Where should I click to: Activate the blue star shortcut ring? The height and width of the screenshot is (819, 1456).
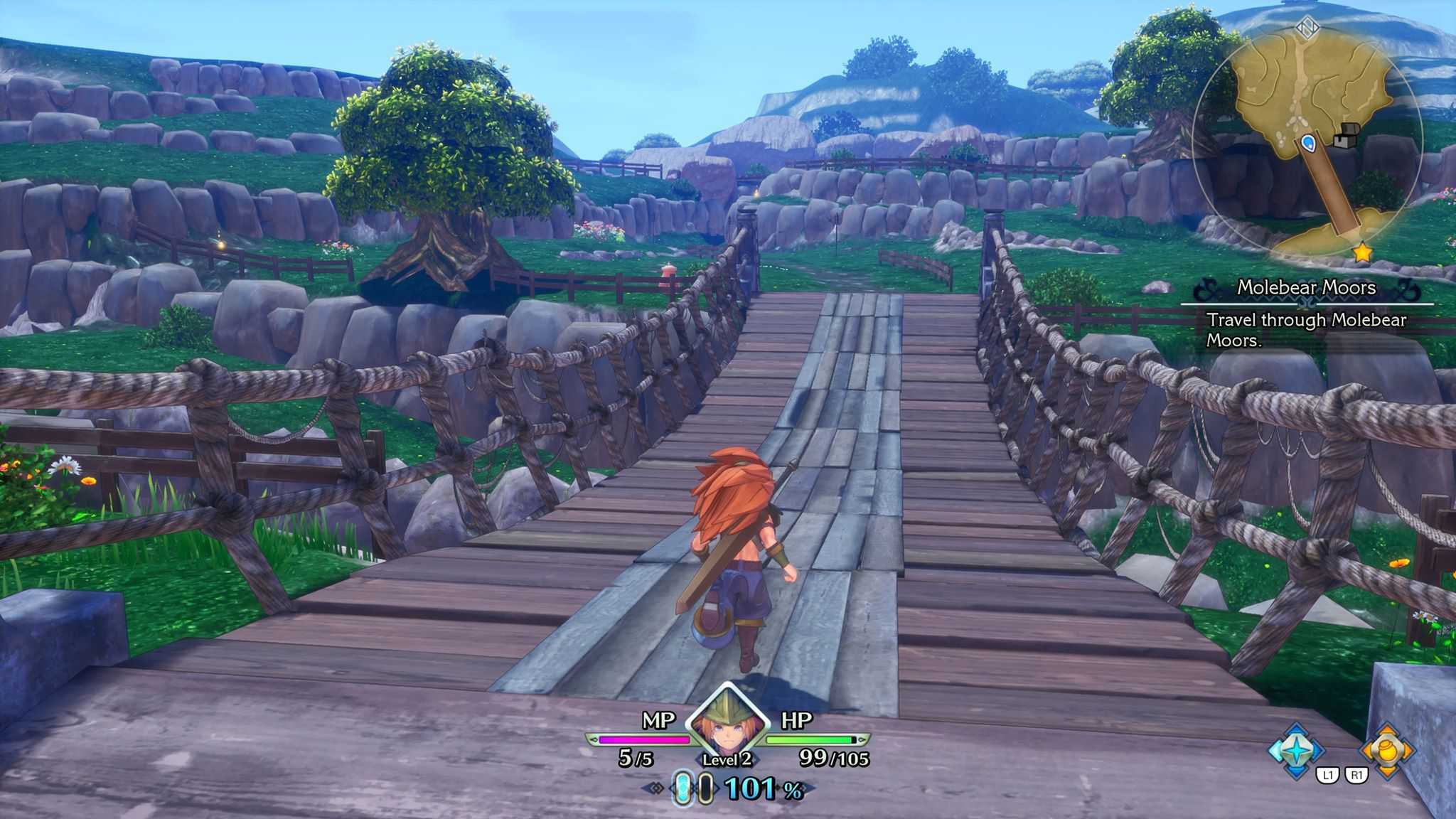pyautogui.click(x=1297, y=751)
